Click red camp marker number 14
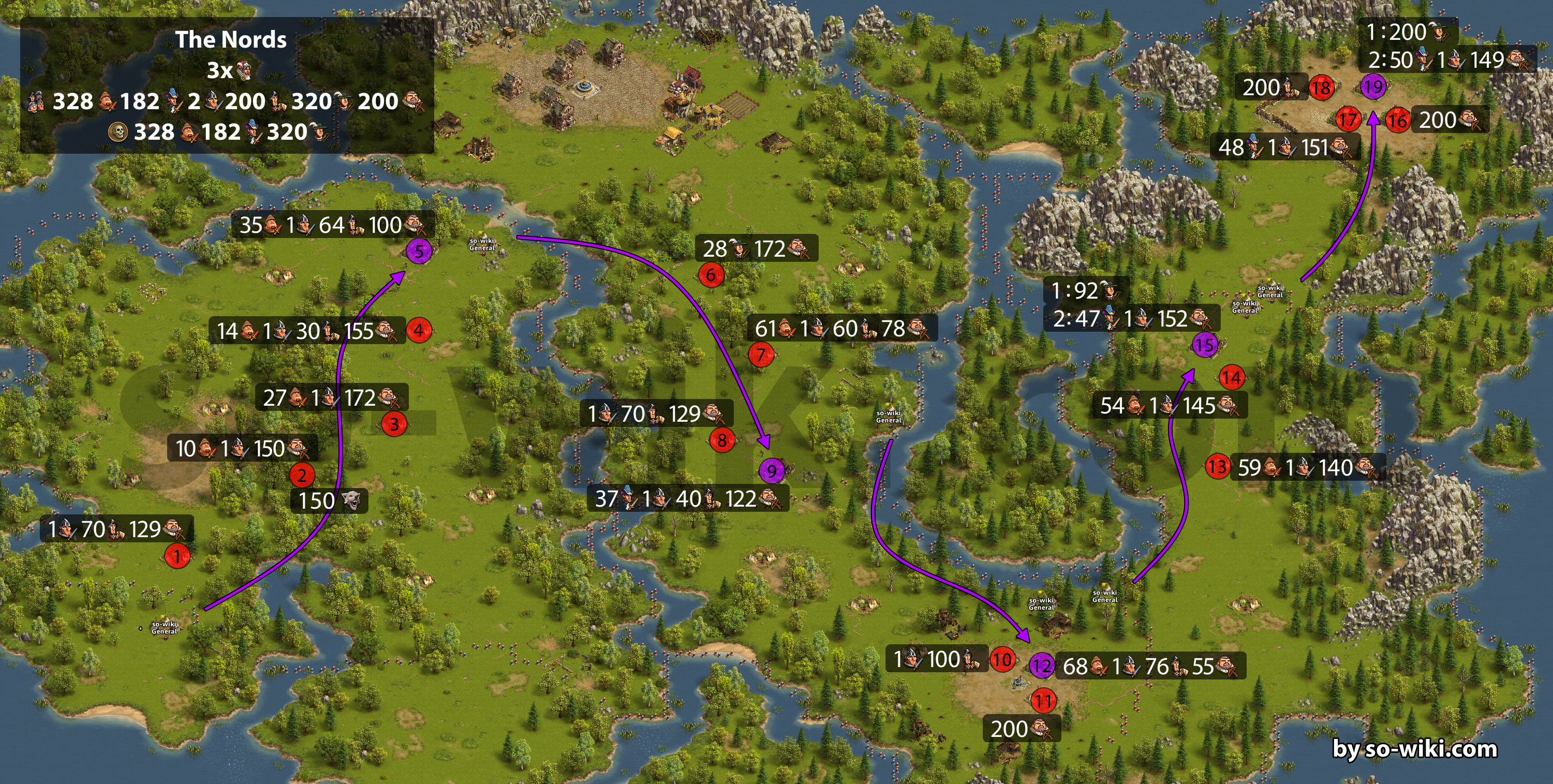The height and width of the screenshot is (784, 1553). (x=1232, y=378)
